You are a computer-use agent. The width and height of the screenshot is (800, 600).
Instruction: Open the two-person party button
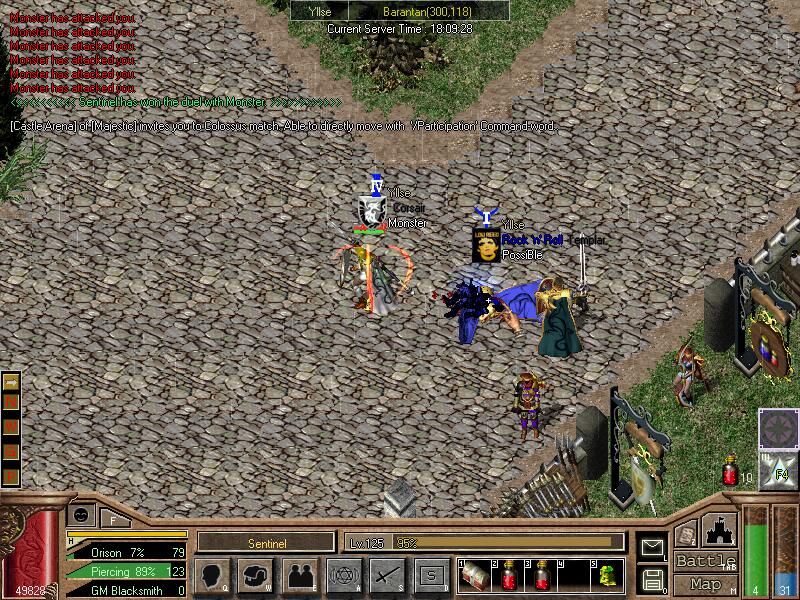[x=300, y=576]
